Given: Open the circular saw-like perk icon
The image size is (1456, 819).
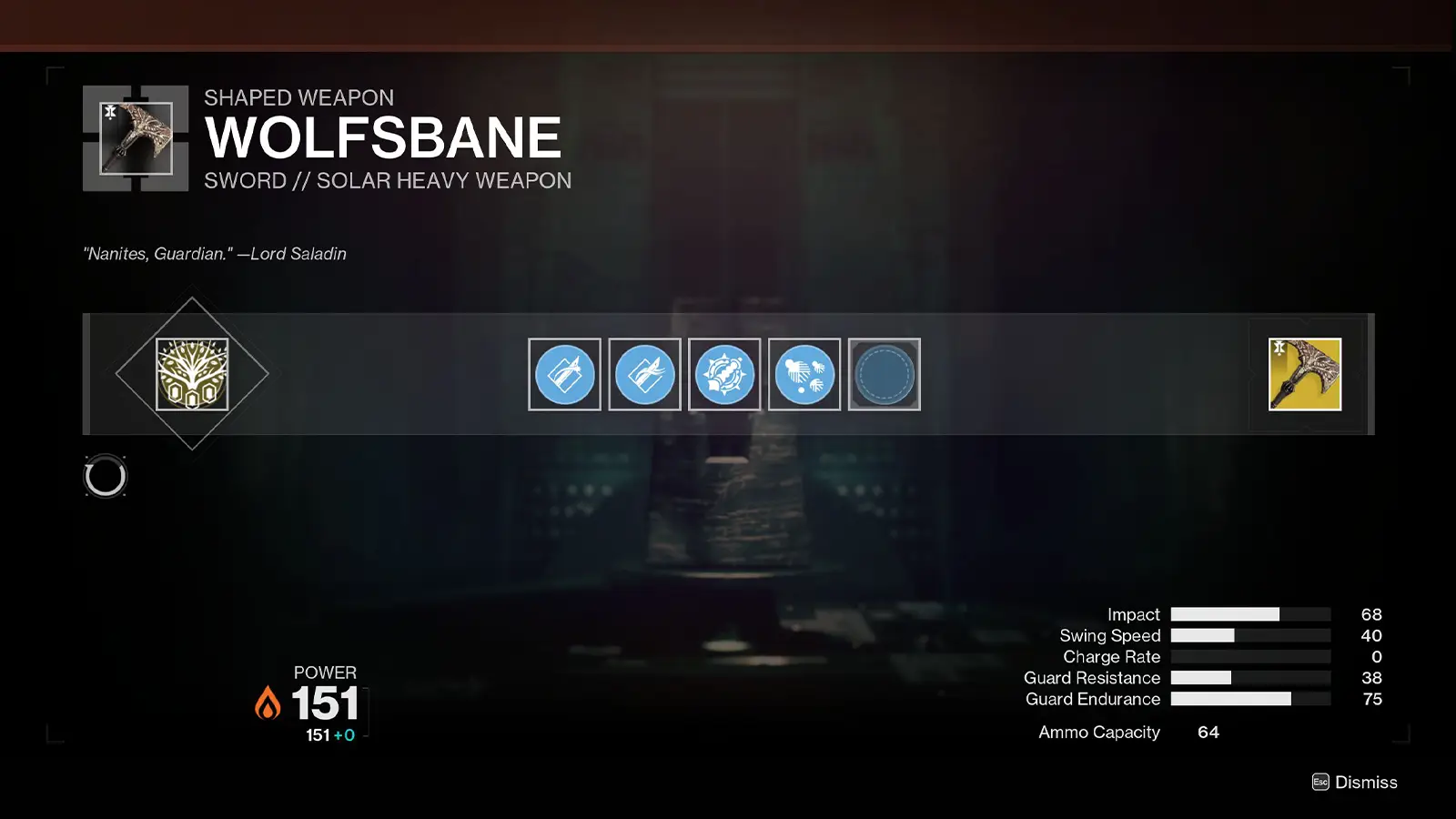Looking at the screenshot, I should coord(724,374).
